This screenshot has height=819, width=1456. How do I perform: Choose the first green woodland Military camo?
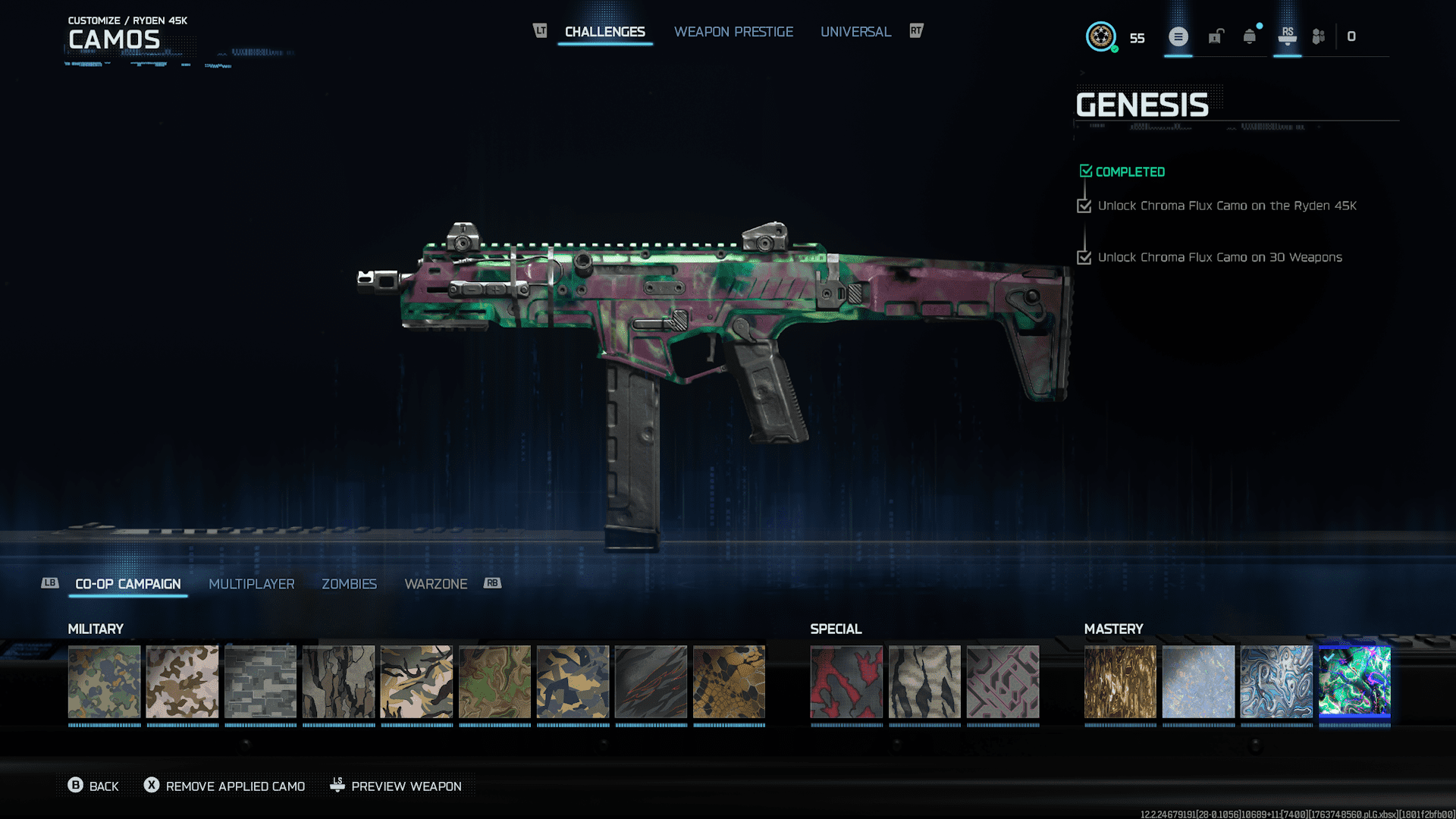104,681
